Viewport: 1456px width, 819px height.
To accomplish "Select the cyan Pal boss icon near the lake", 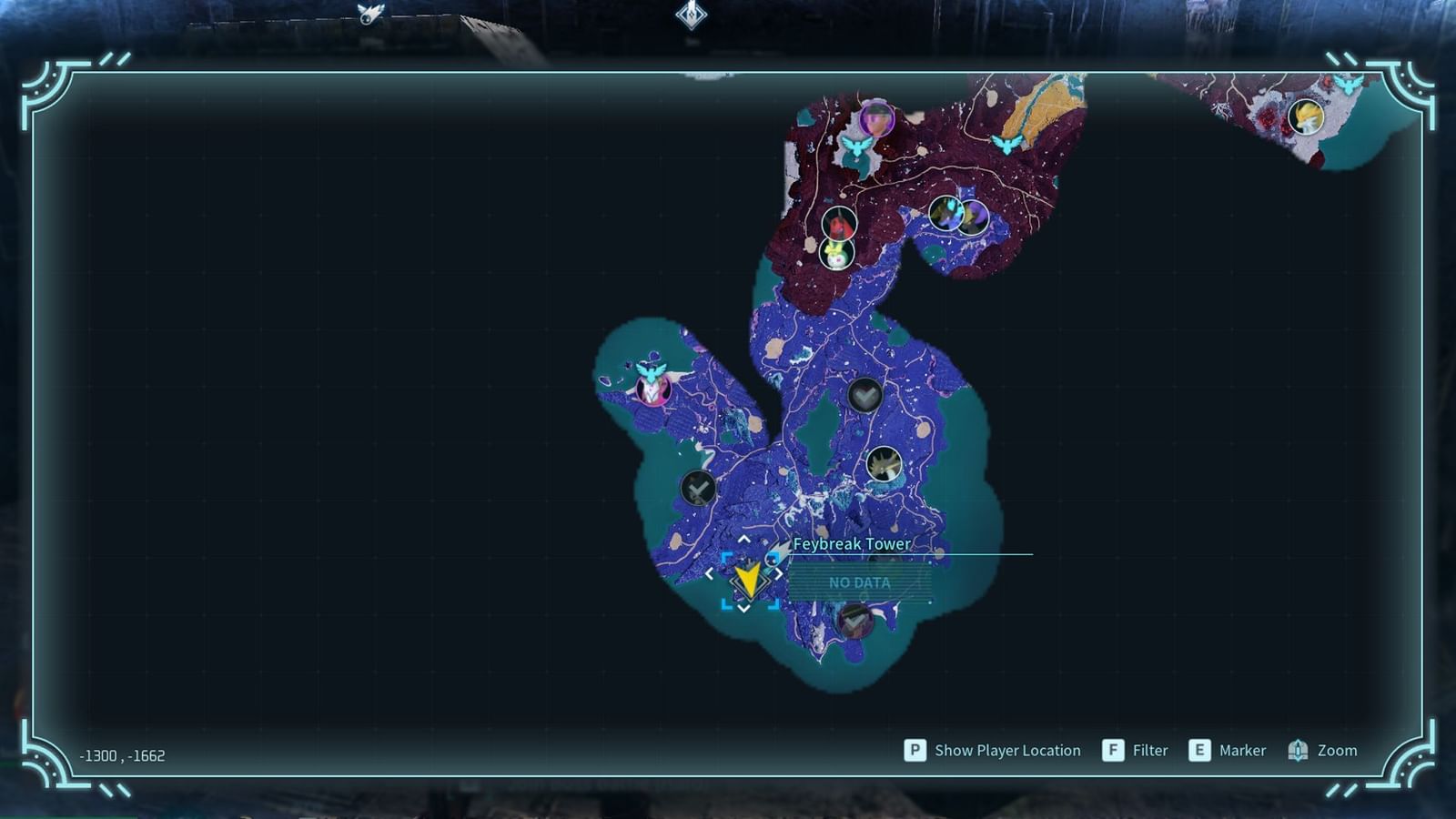I will coord(947,215).
